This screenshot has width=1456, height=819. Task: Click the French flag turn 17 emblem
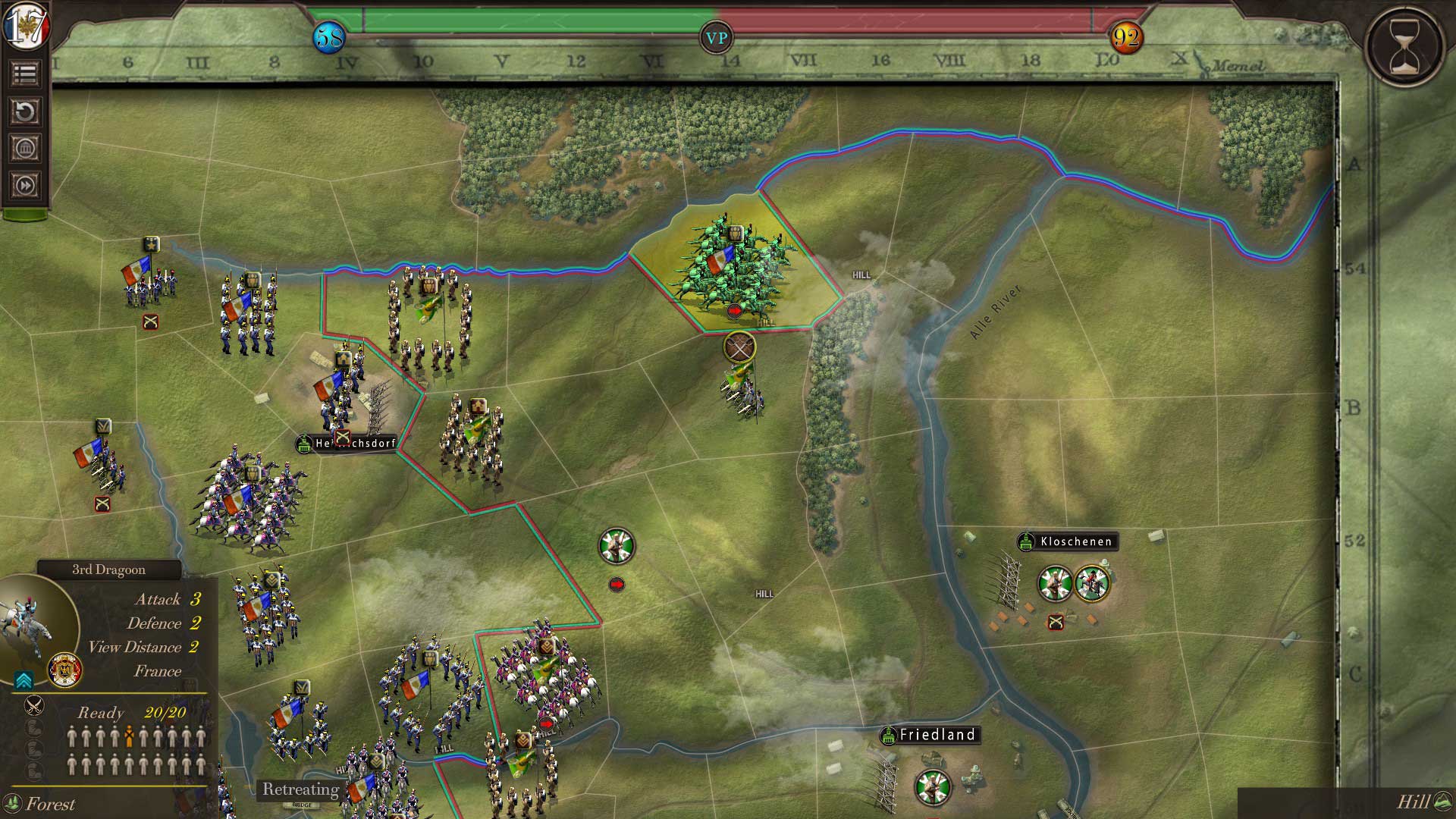pyautogui.click(x=25, y=27)
